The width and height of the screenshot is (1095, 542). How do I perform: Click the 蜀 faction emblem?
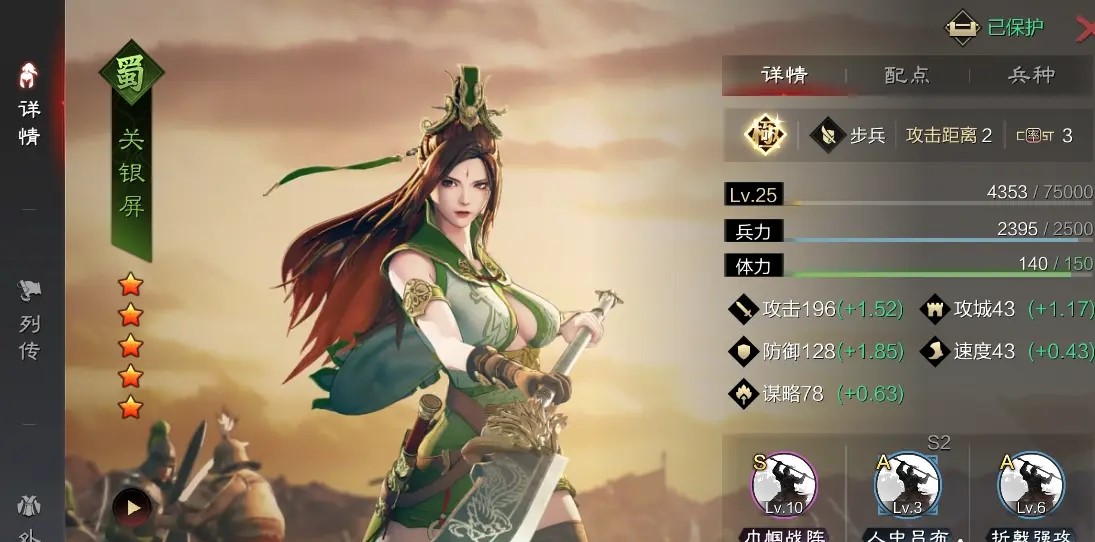click(130, 73)
